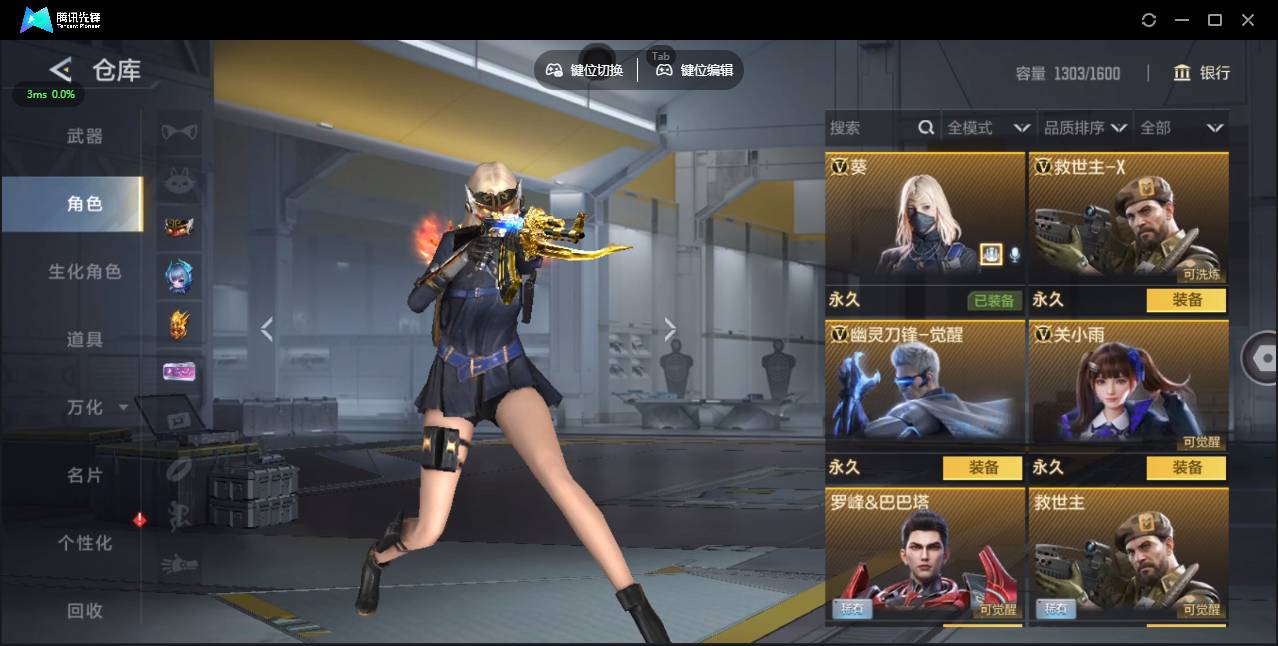Select the 罗峰&巴巴塔 character card
The height and width of the screenshot is (646, 1278).
(924, 555)
